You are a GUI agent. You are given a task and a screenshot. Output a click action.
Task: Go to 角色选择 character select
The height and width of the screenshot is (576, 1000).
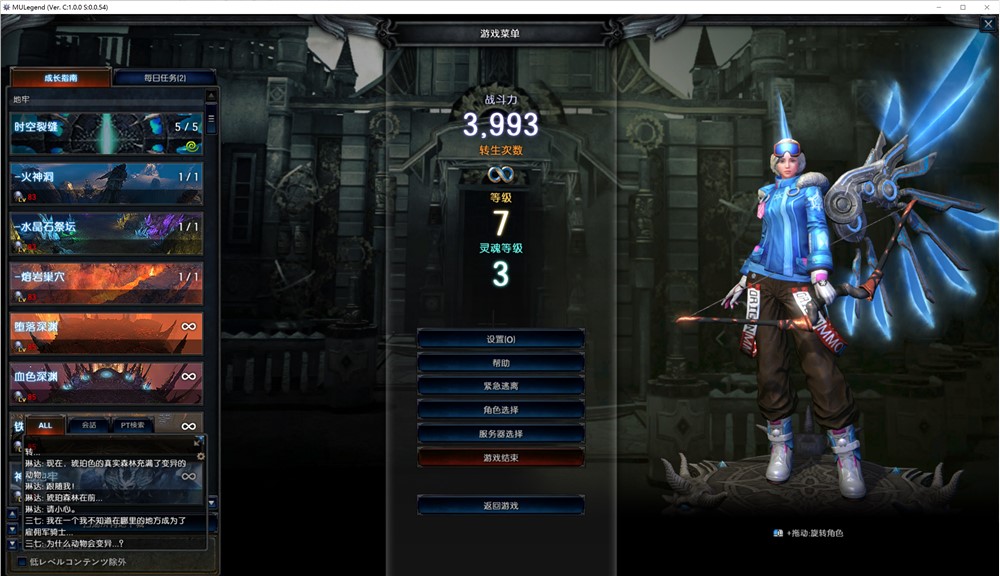pyautogui.click(x=500, y=410)
